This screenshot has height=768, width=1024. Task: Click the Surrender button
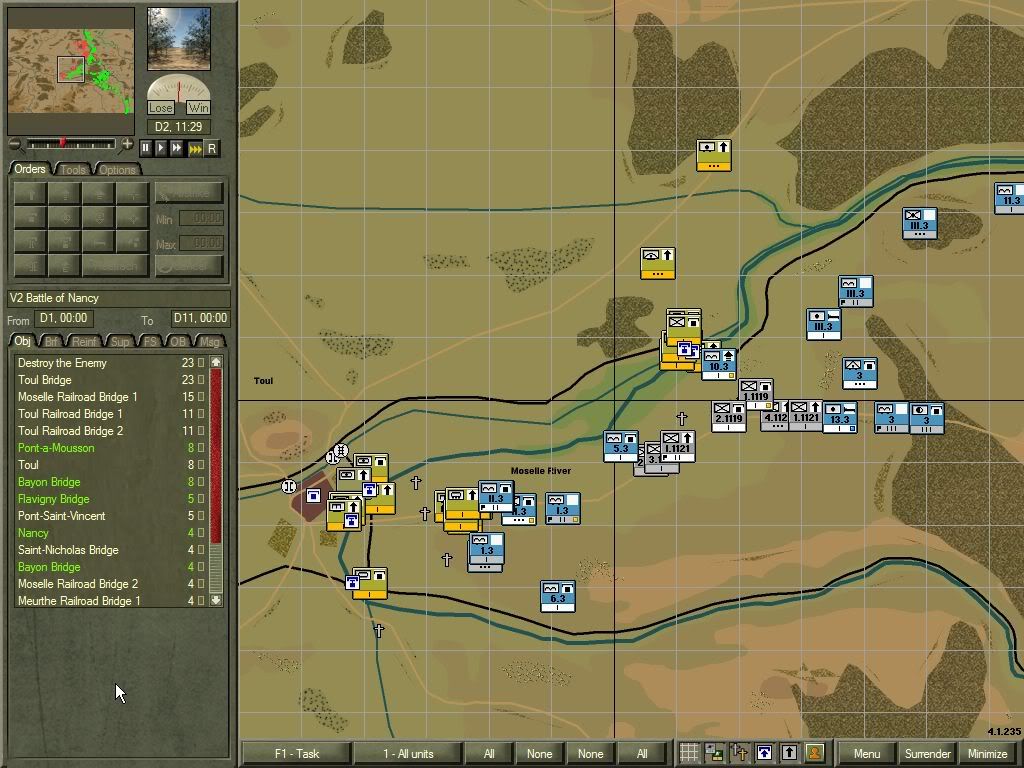pyautogui.click(x=927, y=753)
